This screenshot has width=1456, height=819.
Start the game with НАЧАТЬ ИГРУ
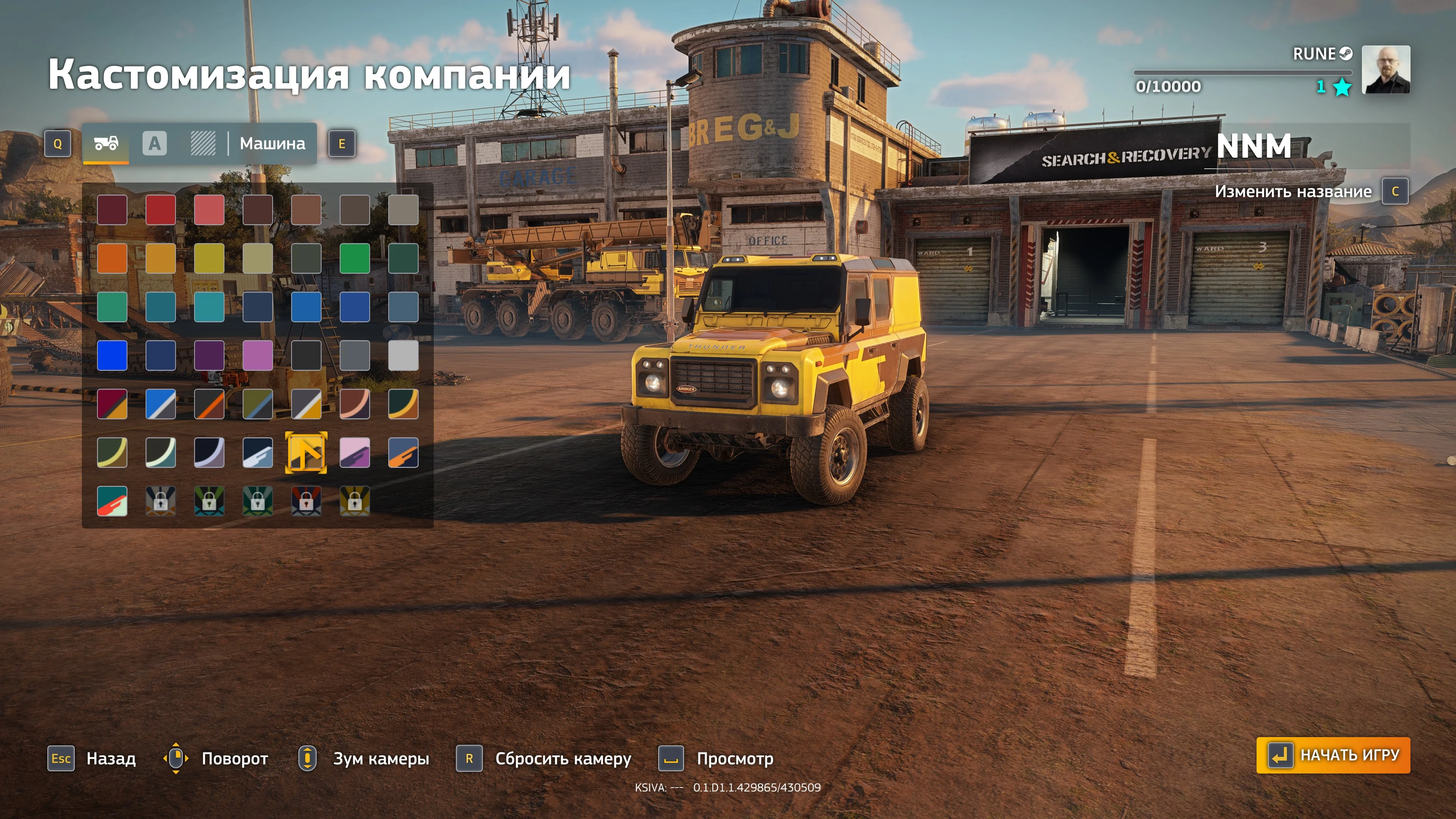(1333, 755)
